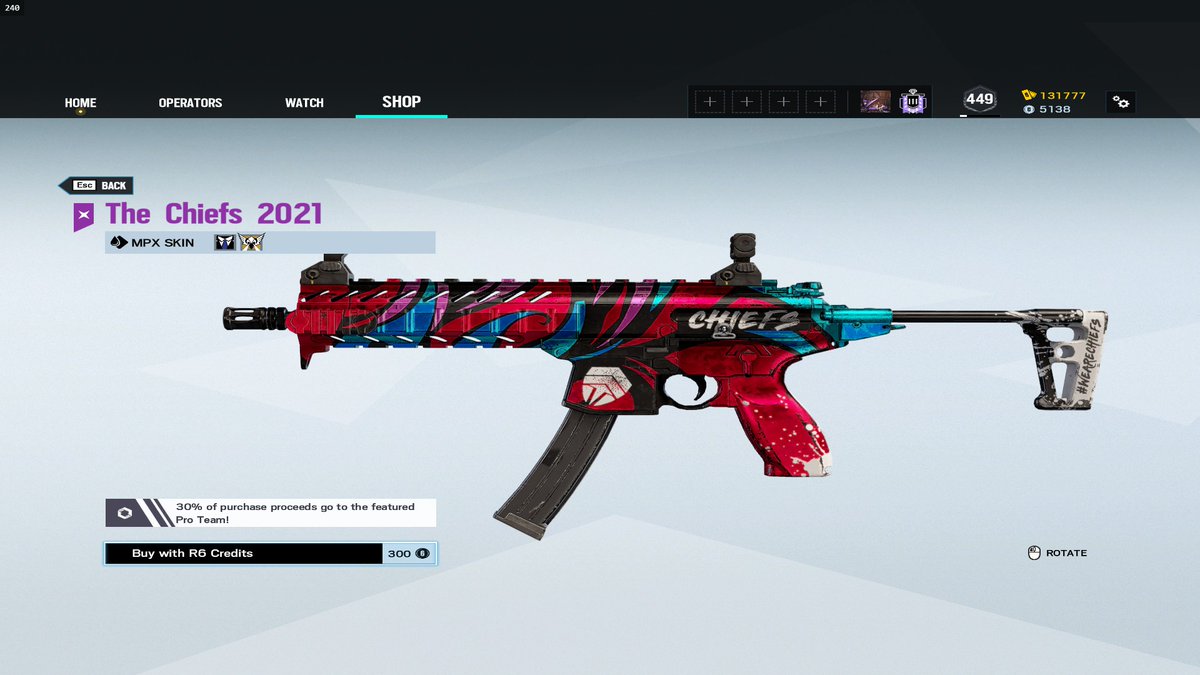Open the player profile avatar

876,101
